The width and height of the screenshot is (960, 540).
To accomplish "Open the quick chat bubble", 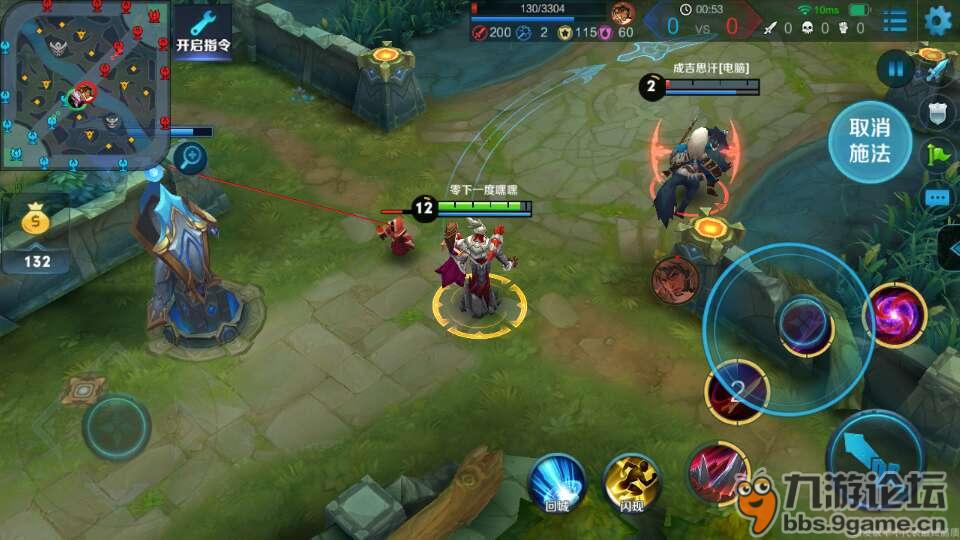I will (x=938, y=198).
